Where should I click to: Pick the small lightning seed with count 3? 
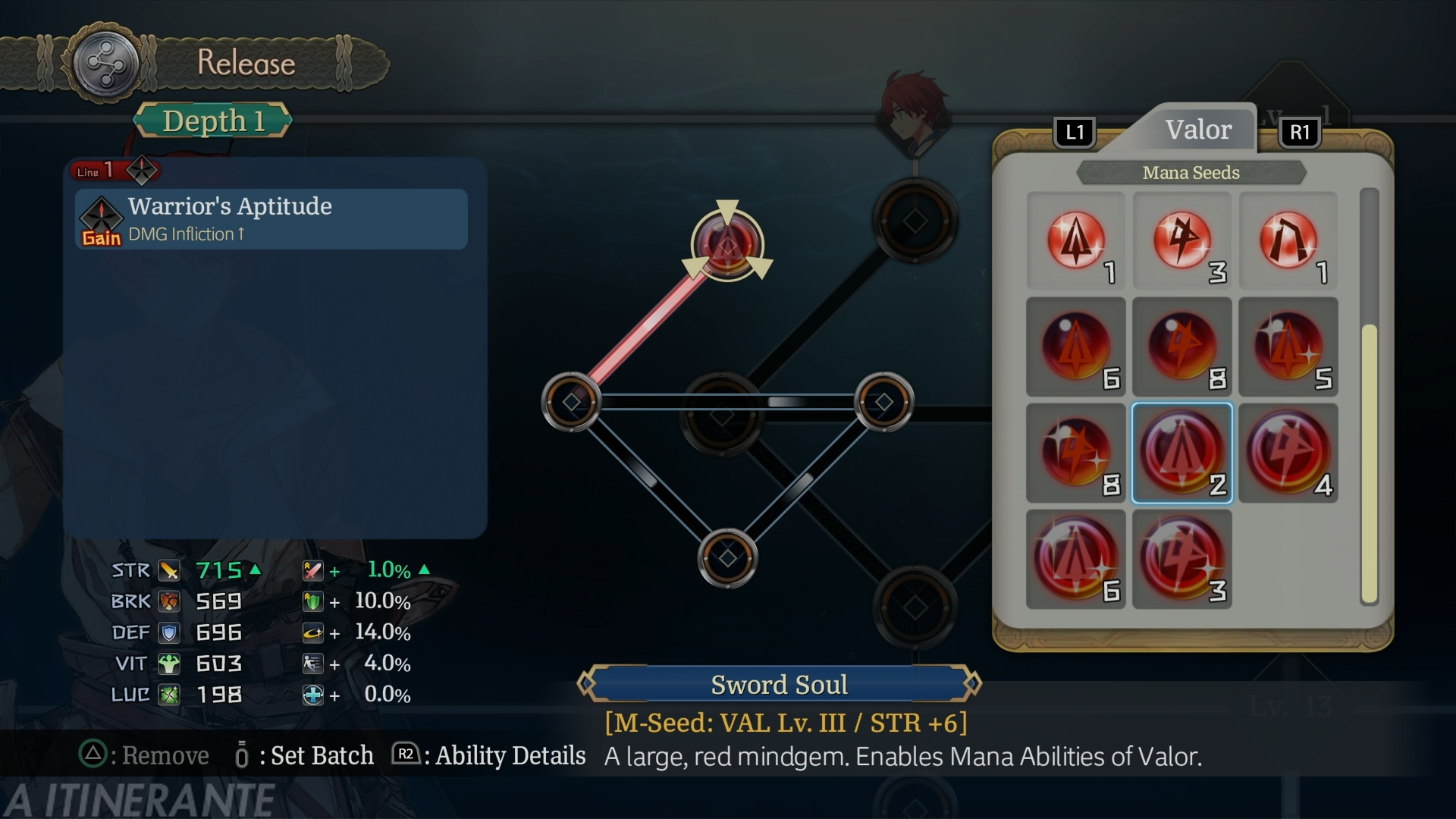(1181, 241)
